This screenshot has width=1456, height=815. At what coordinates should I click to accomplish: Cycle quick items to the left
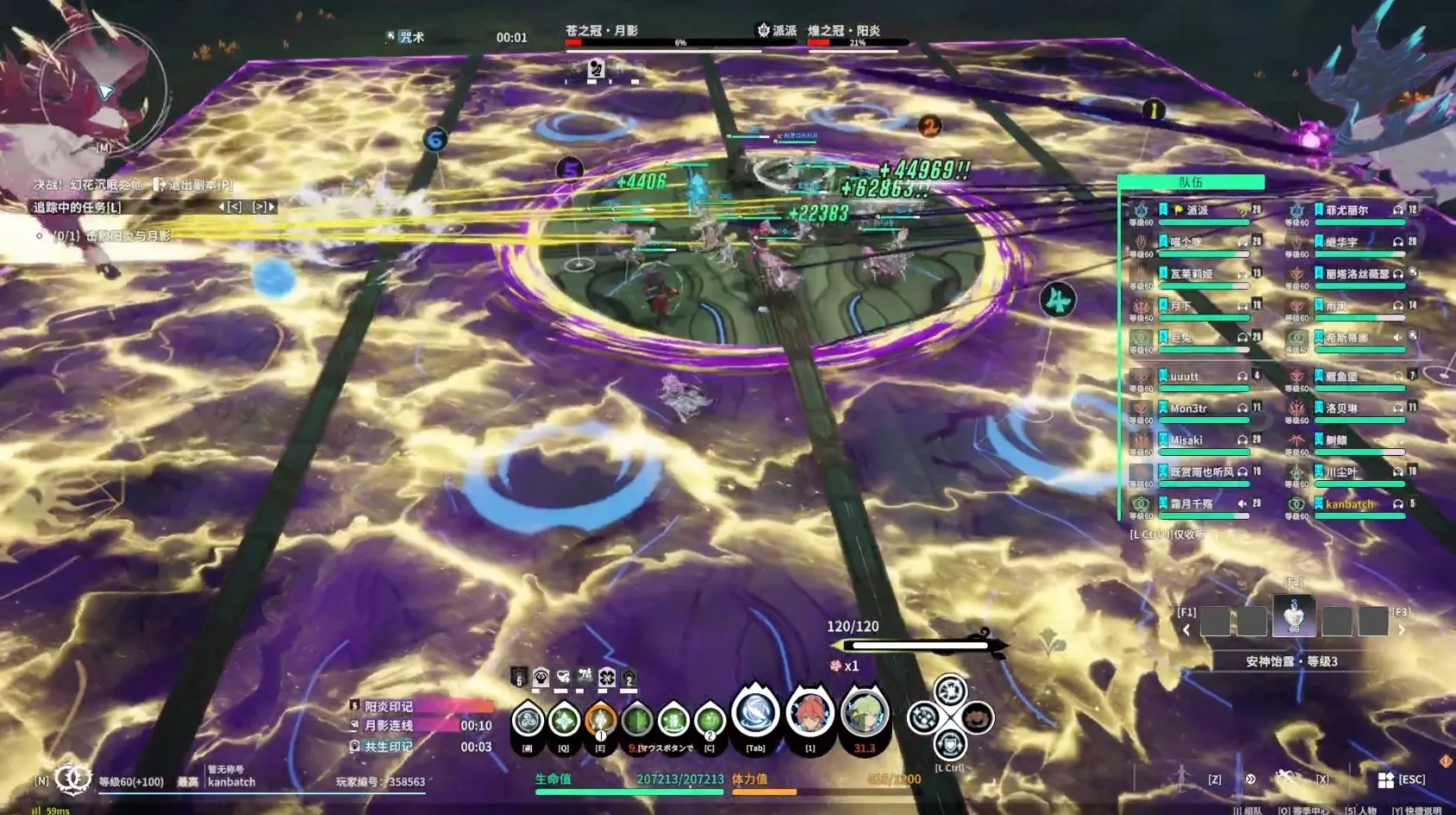(x=1187, y=630)
